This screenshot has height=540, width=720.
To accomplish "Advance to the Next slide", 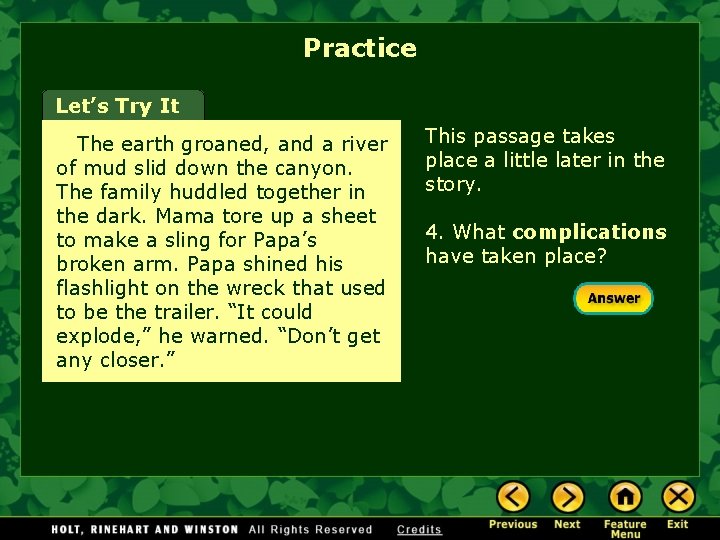I will tap(567, 497).
